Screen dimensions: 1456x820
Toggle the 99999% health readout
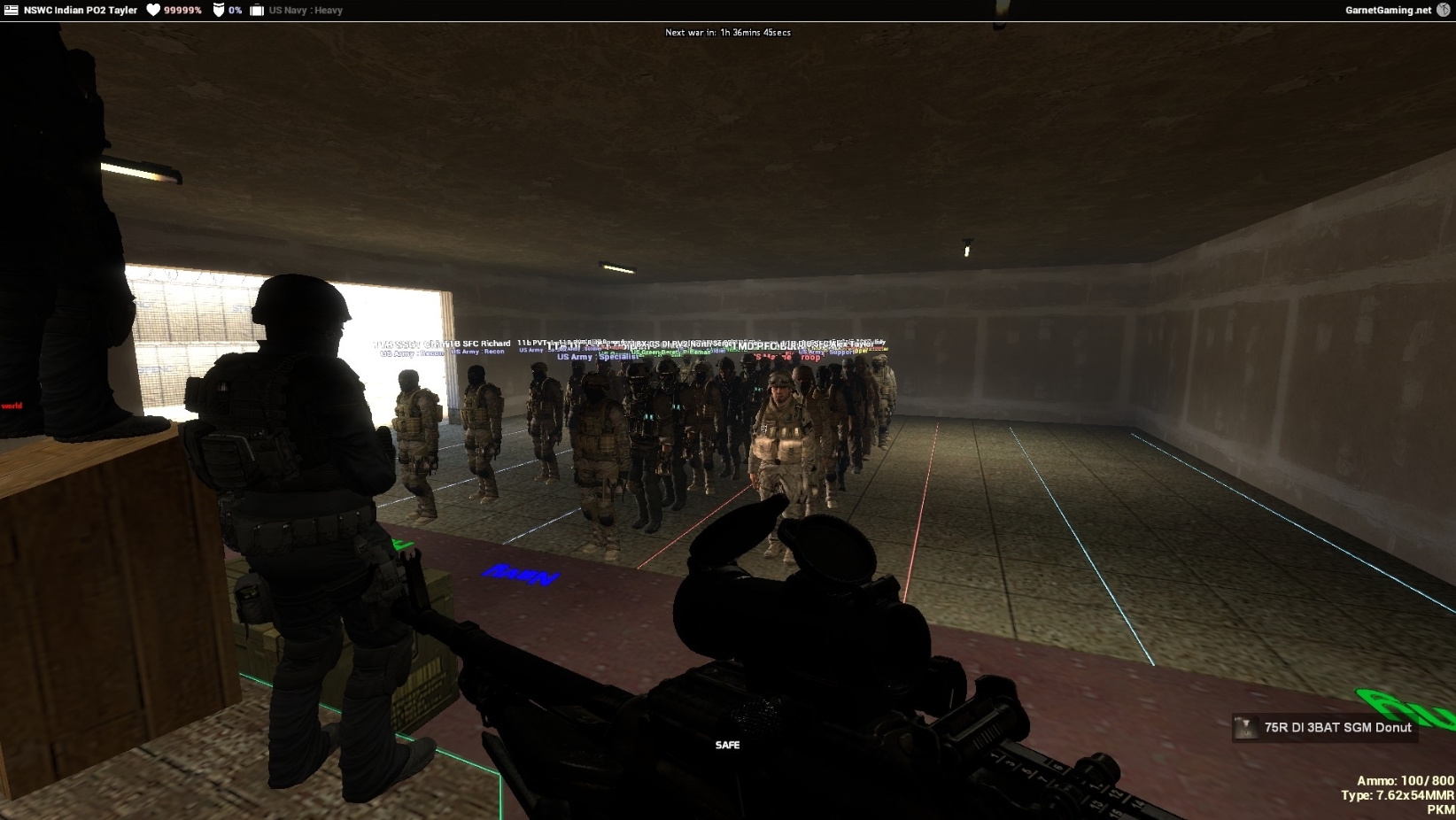[184, 10]
